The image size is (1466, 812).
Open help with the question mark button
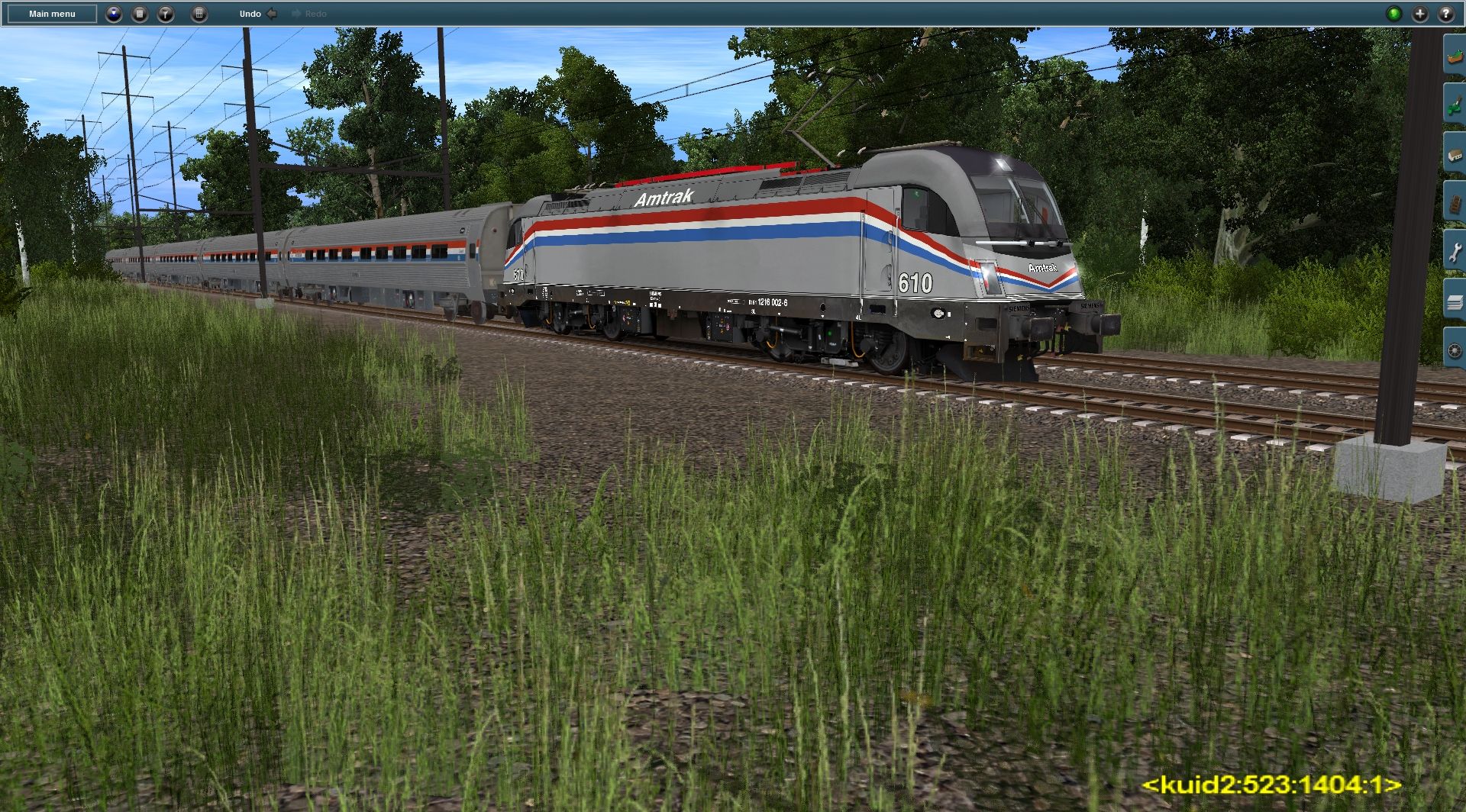pos(1445,14)
